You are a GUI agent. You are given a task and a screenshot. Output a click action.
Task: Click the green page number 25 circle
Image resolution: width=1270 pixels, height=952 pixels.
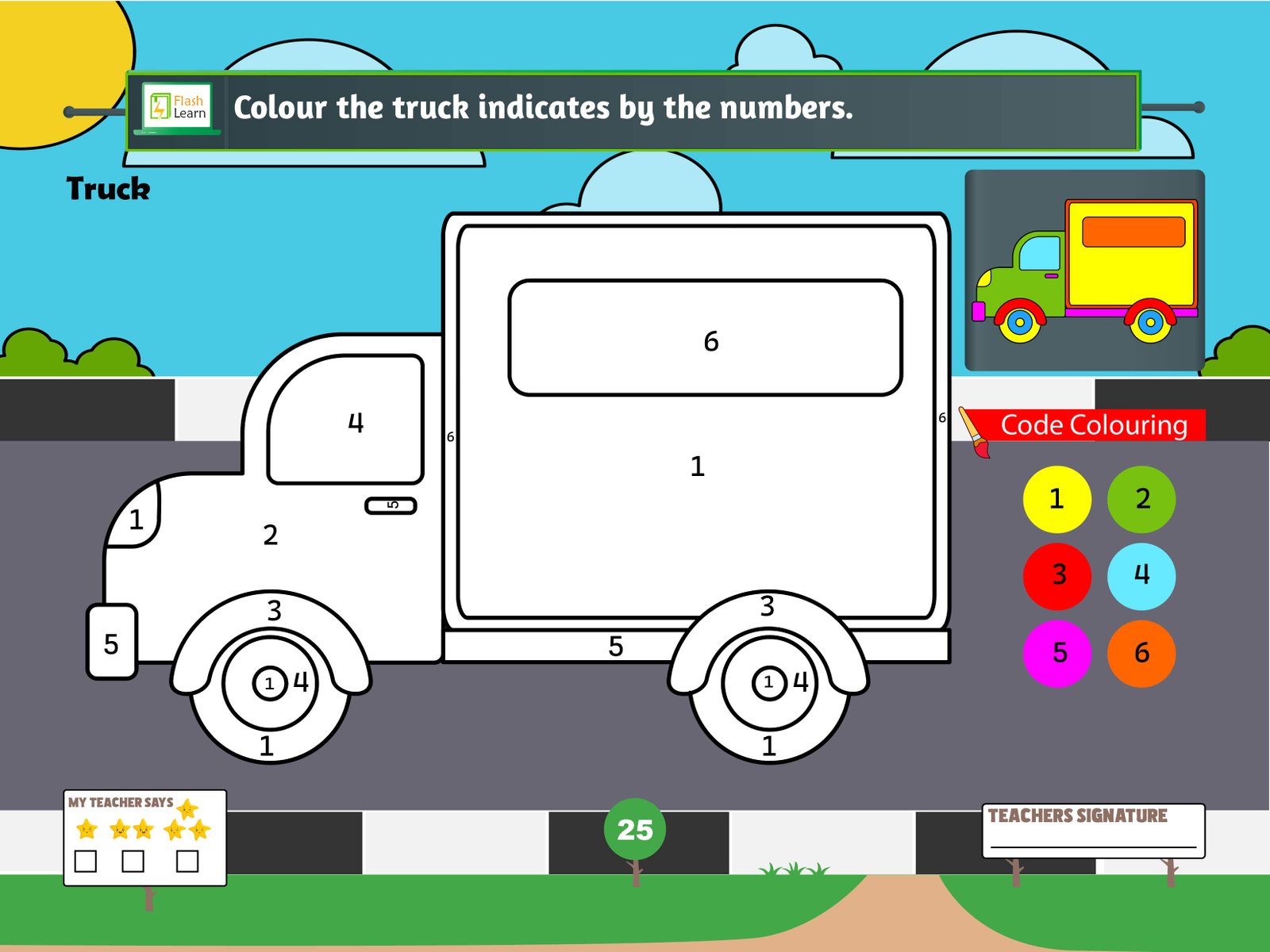634,829
